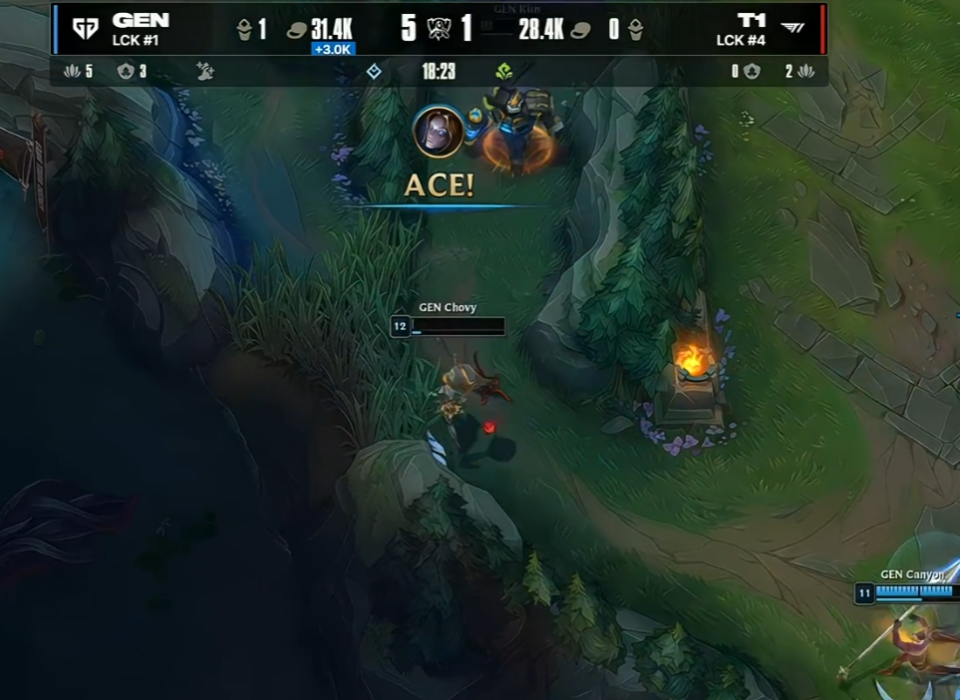Click the GEN Chovy nameplate

tap(448, 308)
